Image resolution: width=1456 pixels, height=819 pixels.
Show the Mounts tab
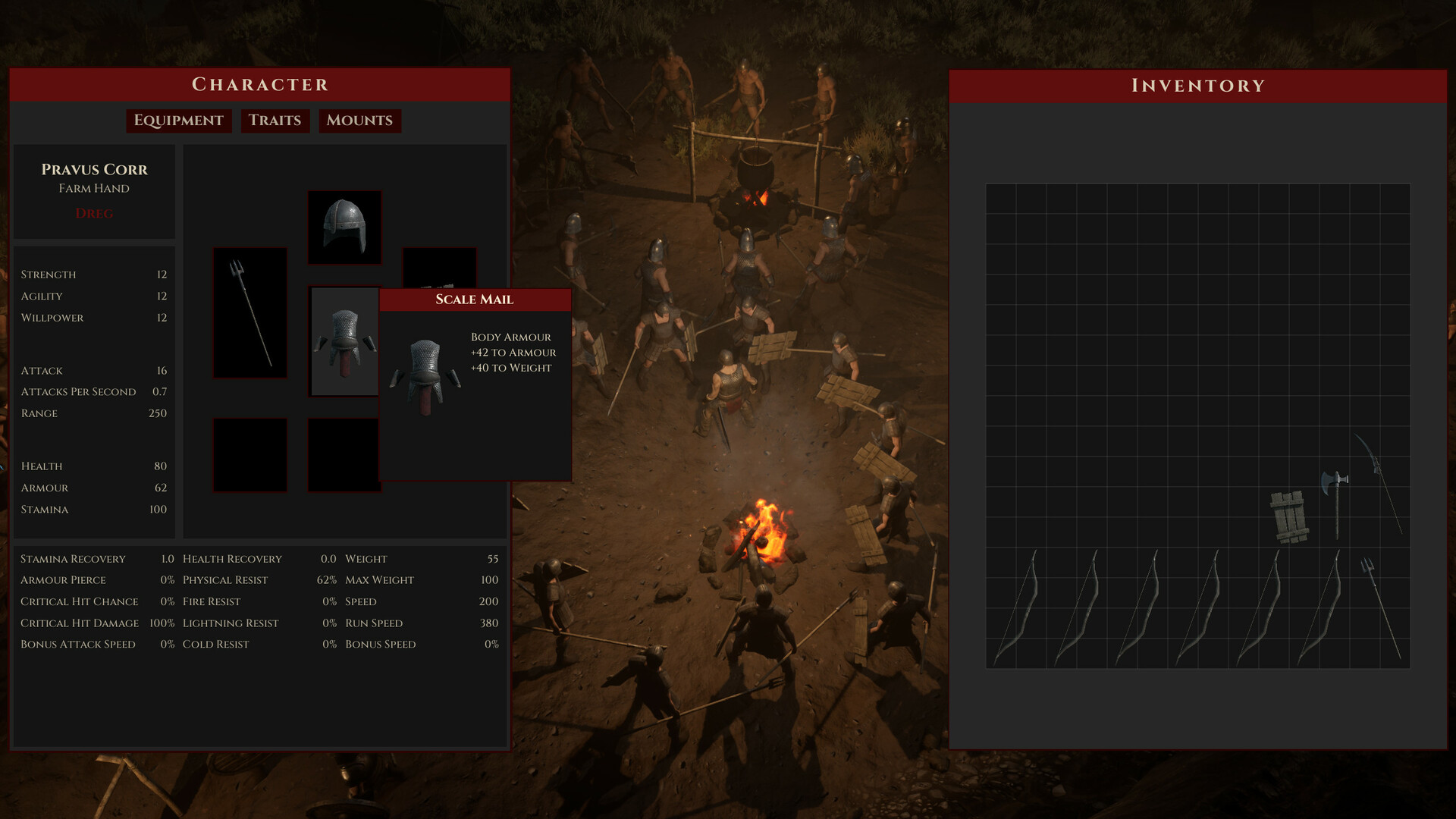click(359, 121)
